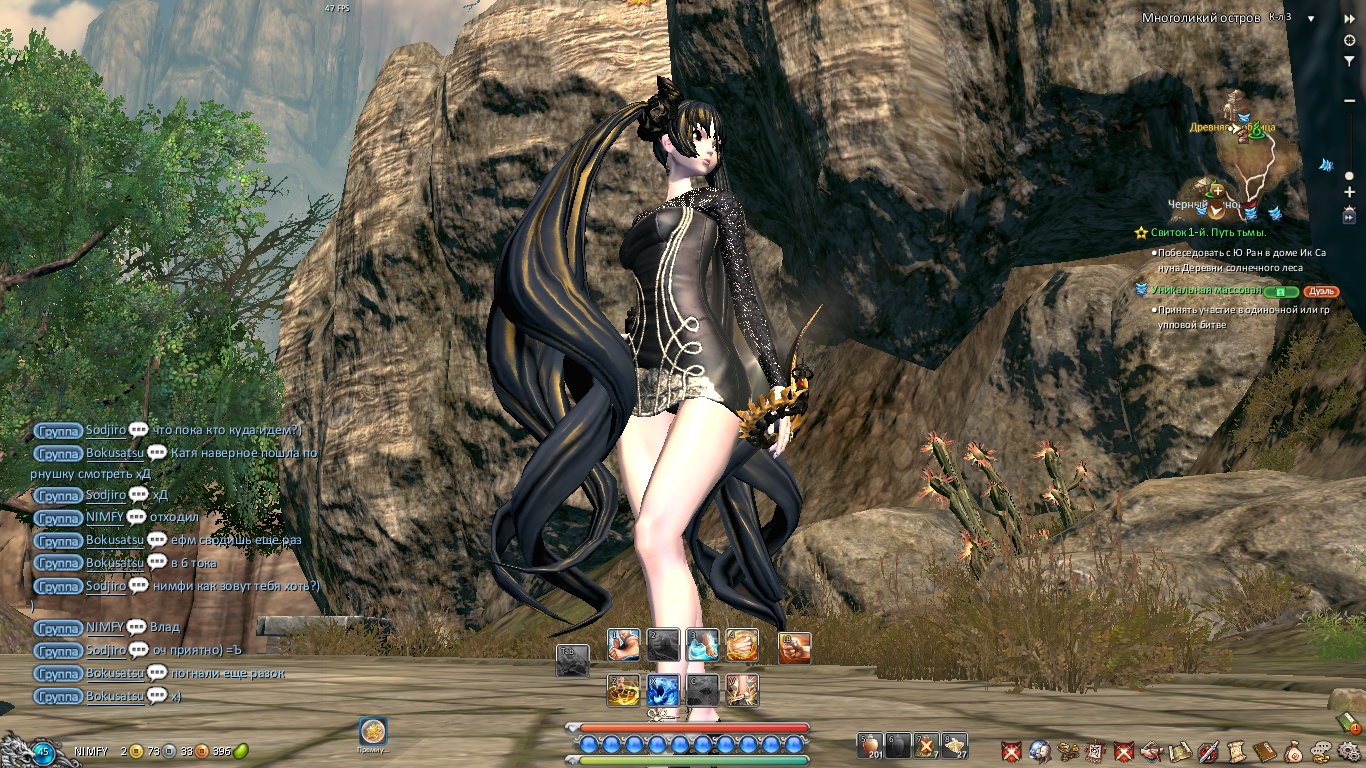This screenshot has width=1366, height=768.
Task: Use the blue water kick skill
Action: pyautogui.click(x=702, y=646)
